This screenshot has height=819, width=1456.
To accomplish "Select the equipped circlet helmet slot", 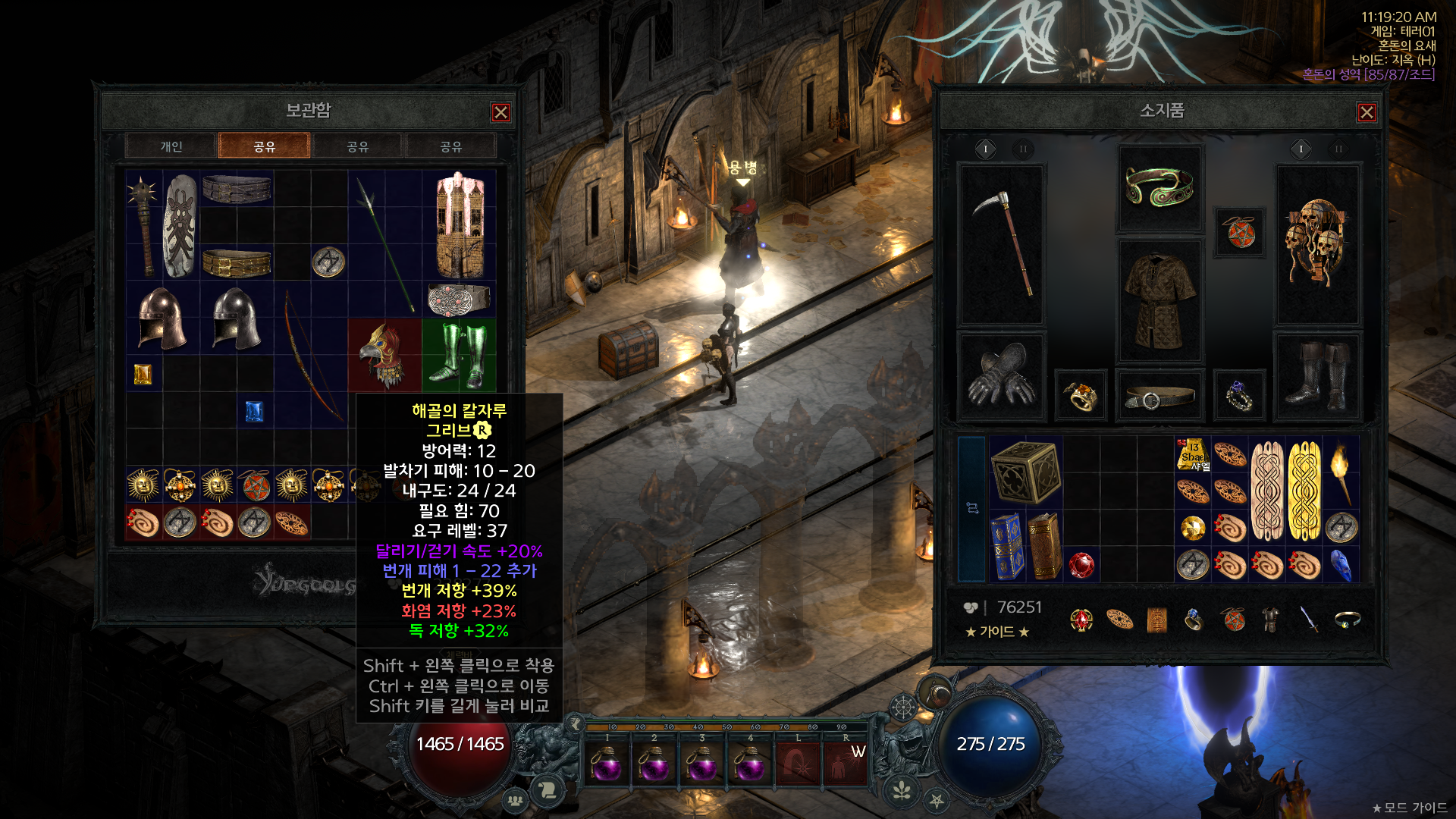I will click(1159, 187).
